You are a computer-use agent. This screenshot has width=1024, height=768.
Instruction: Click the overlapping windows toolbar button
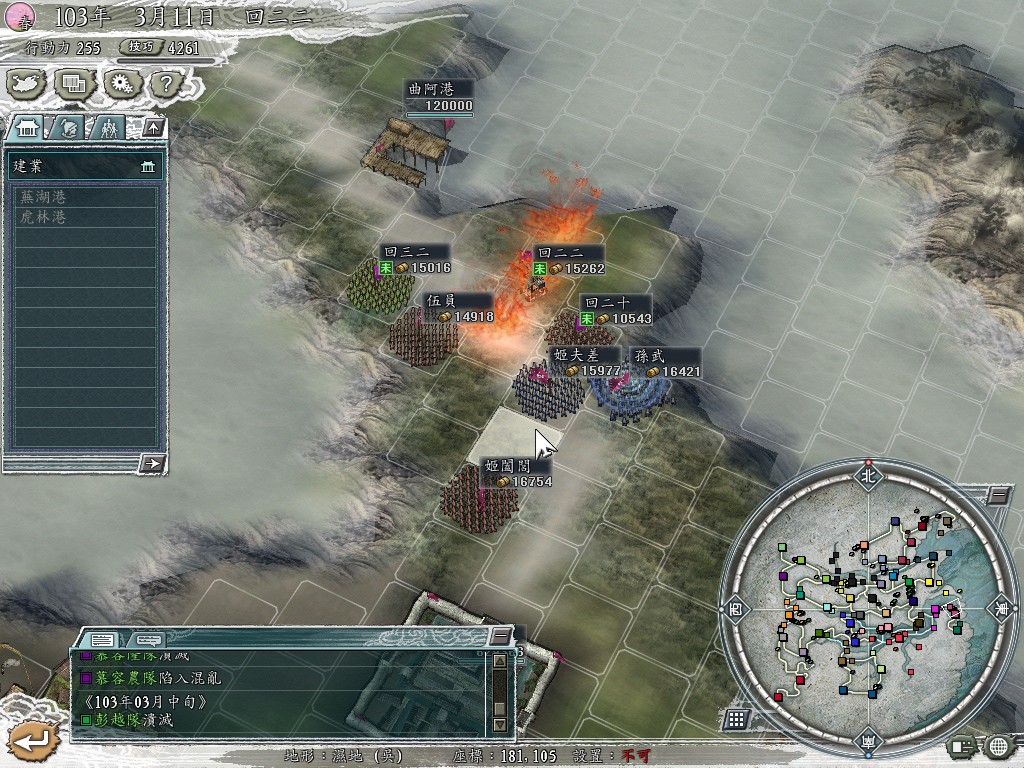coord(73,83)
